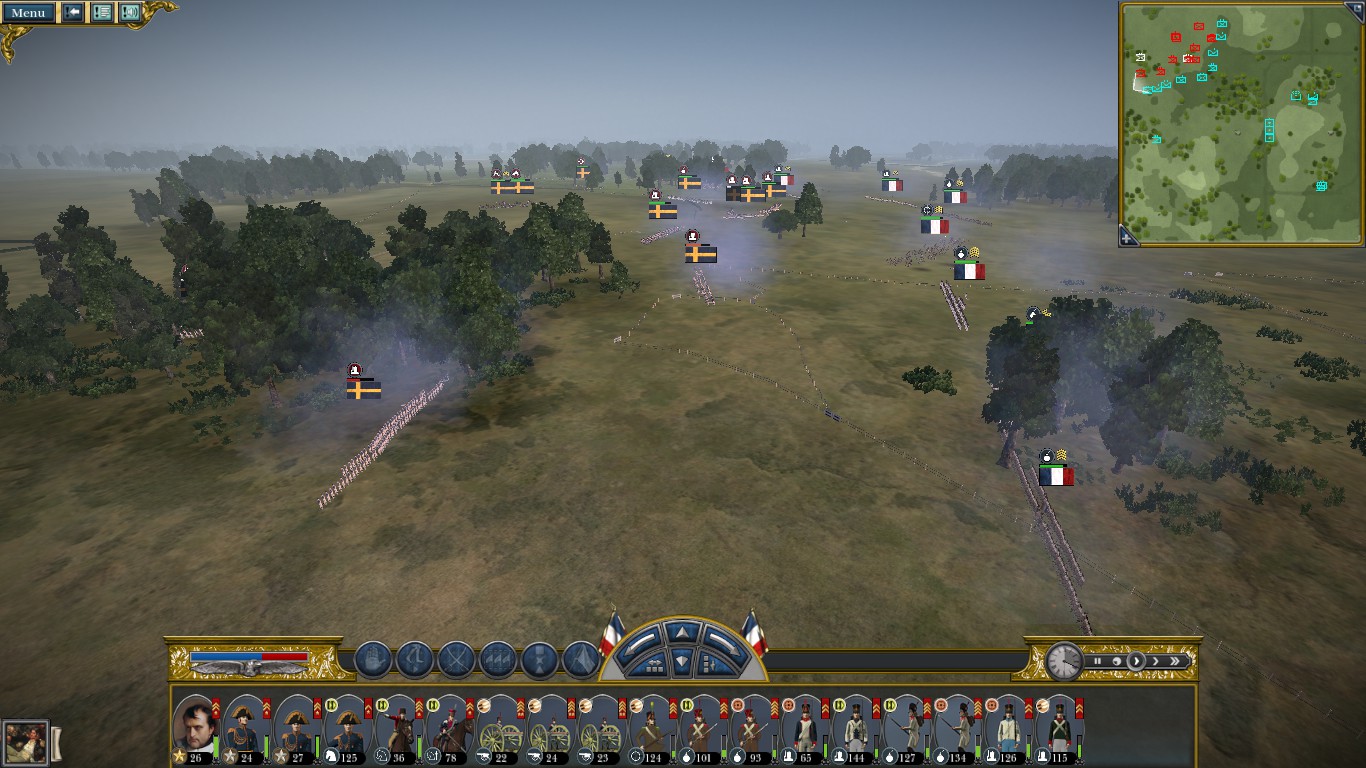The height and width of the screenshot is (768, 1366).
Task: Click the exclamation arrow alert button
Action: (x=73, y=13)
